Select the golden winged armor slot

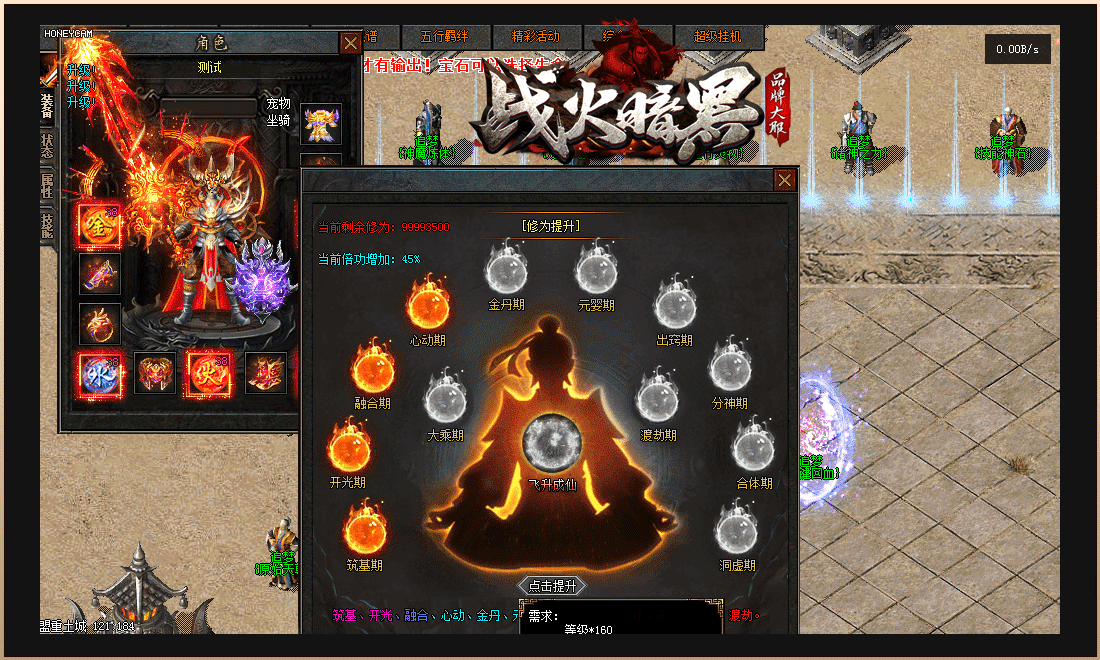point(321,123)
